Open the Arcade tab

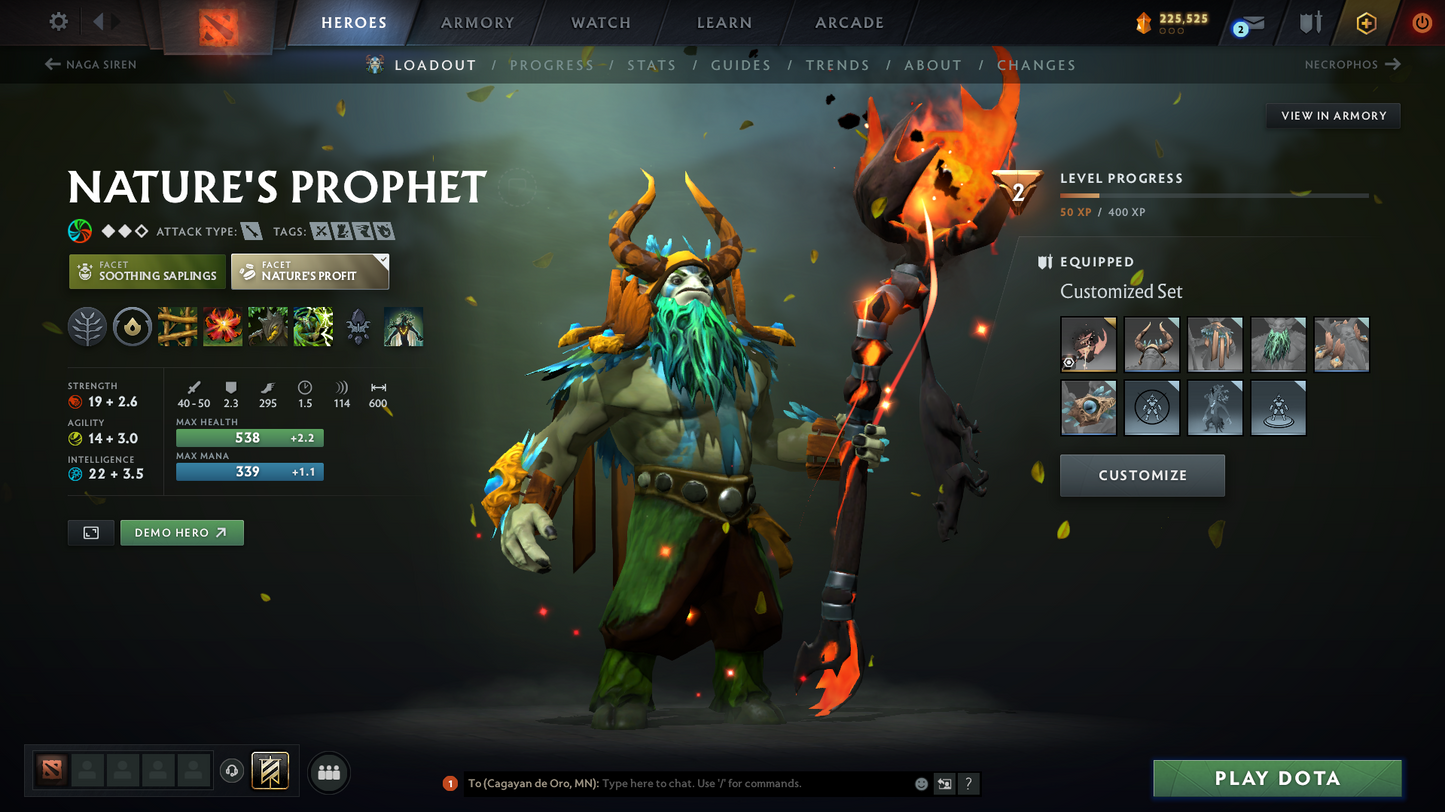[849, 22]
